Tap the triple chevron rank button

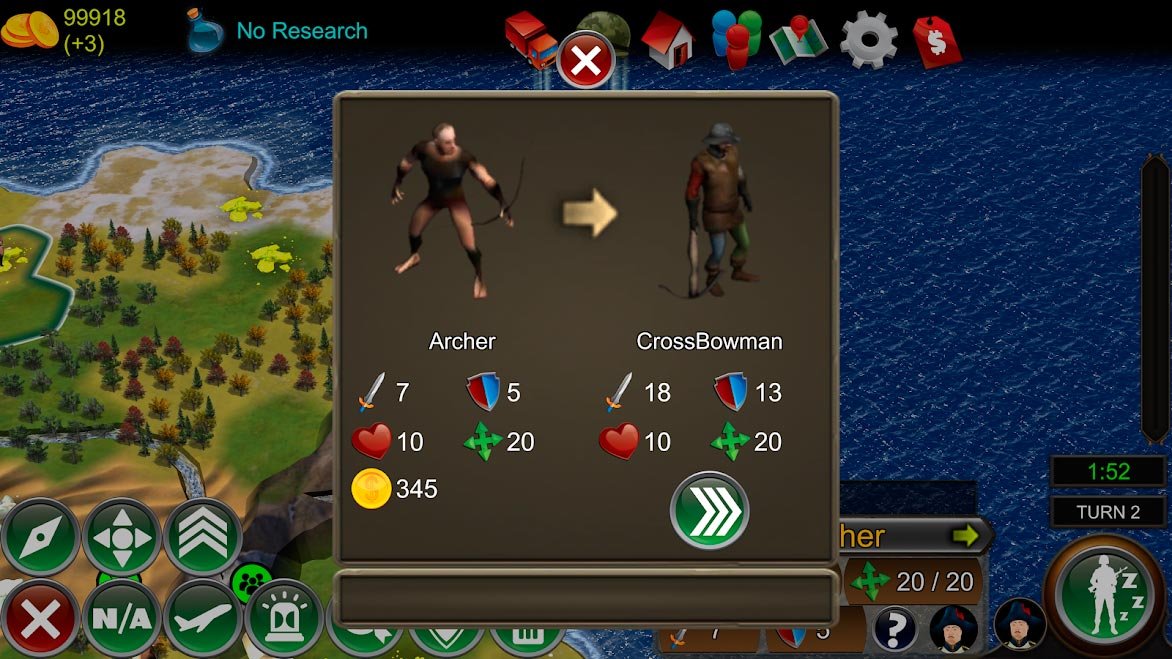point(203,537)
